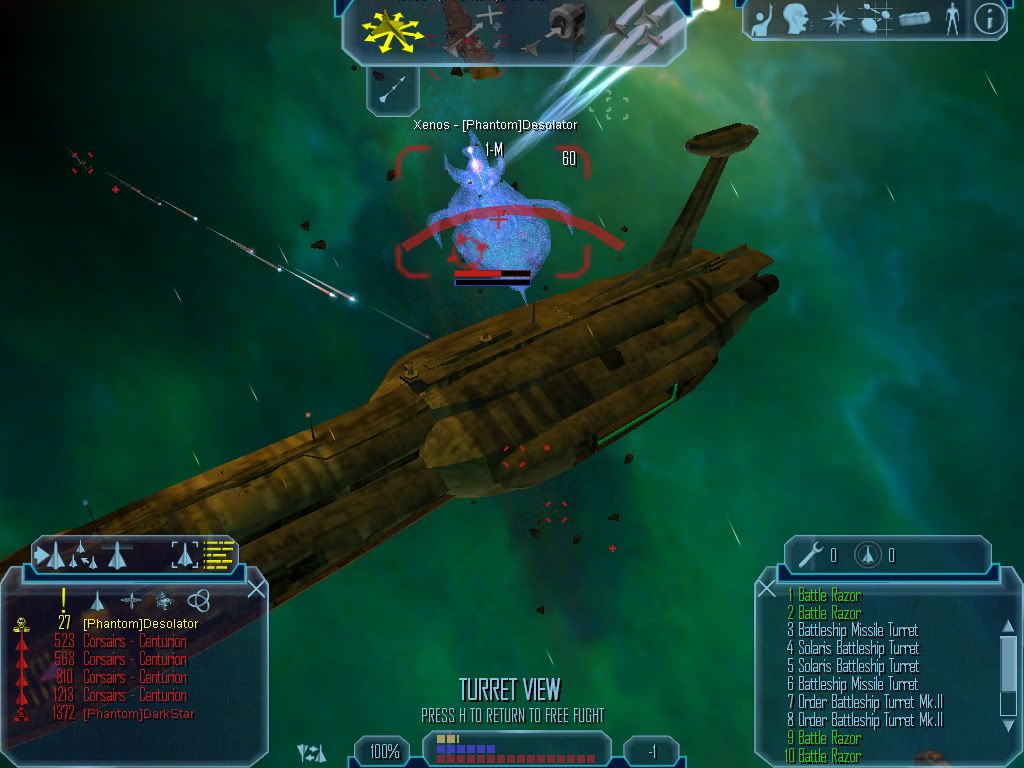Viewport: 1024px width, 768px height.
Task: Close the weapons list panel
Action: click(767, 590)
